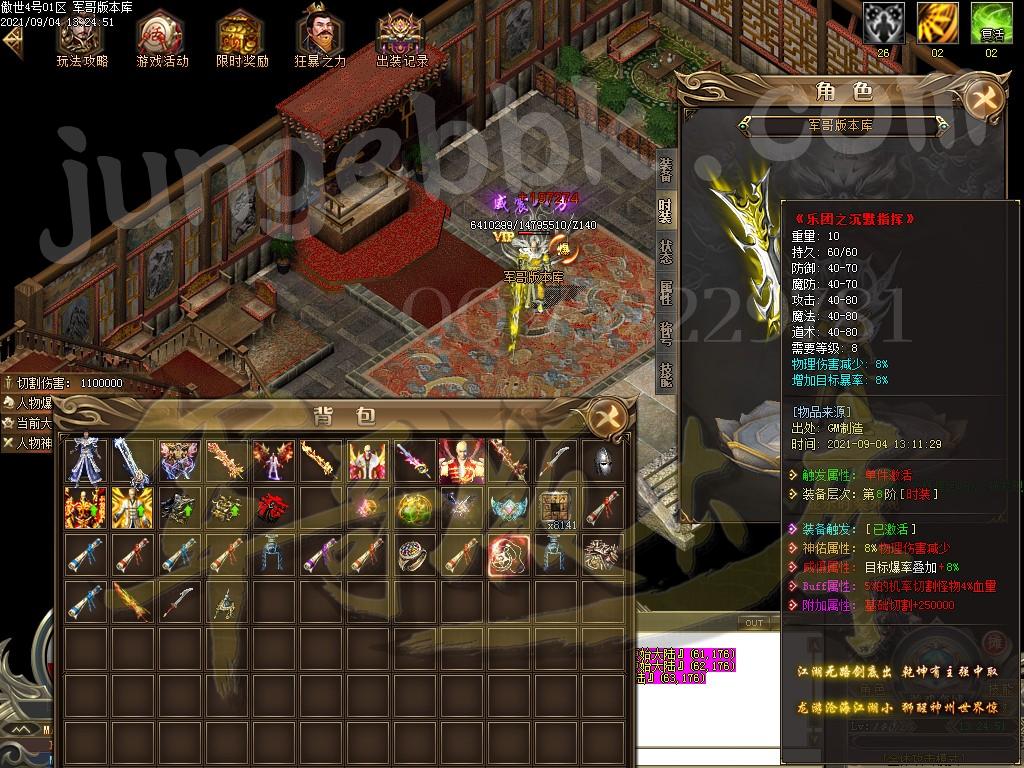This screenshot has height=768, width=1024.
Task: Open the 狂暴之力 berserk power icon
Action: point(320,38)
